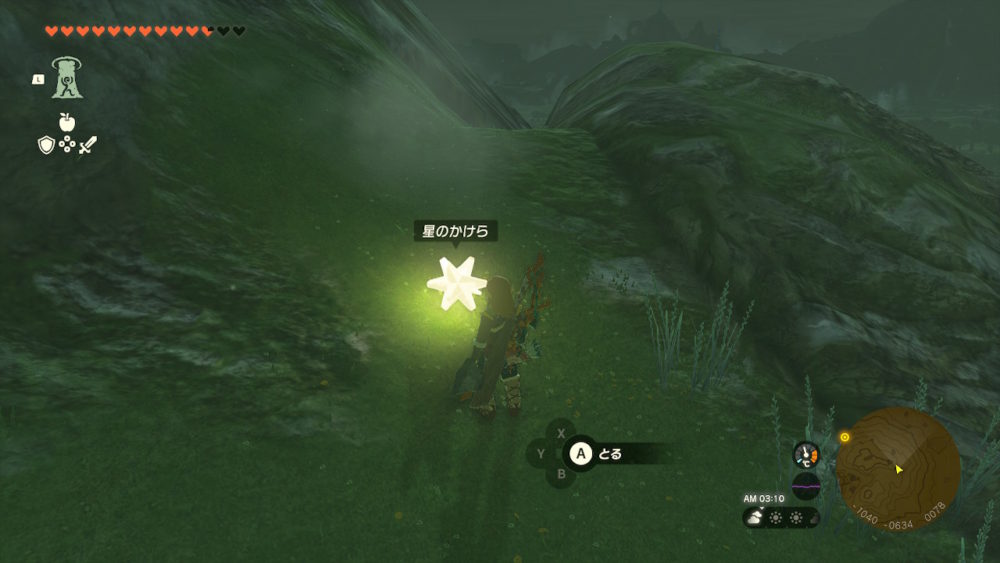Choose the shield quick-select icon
This screenshot has height=563, width=1000.
(46, 146)
